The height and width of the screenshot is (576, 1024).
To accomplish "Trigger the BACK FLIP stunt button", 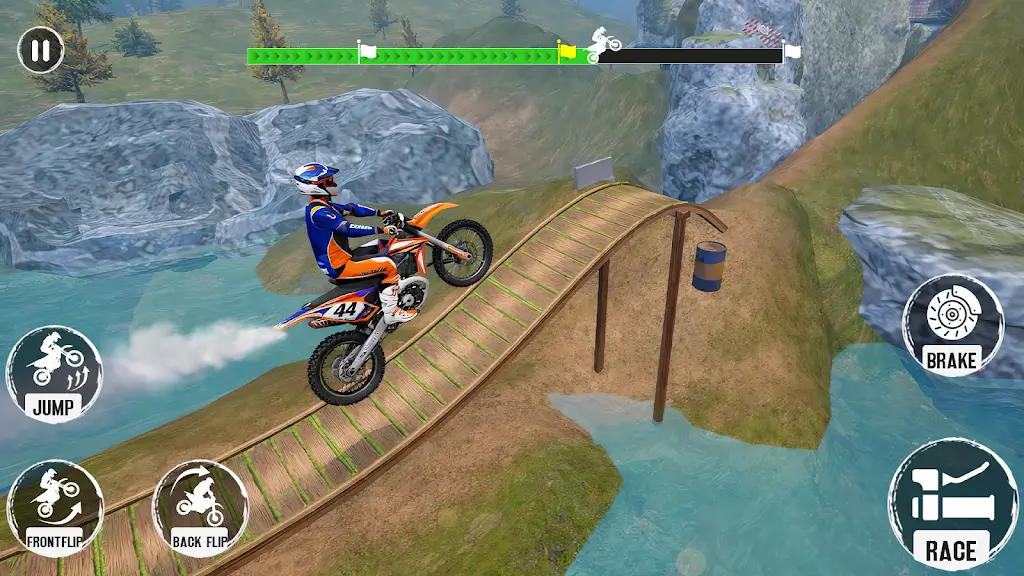I will (200, 508).
